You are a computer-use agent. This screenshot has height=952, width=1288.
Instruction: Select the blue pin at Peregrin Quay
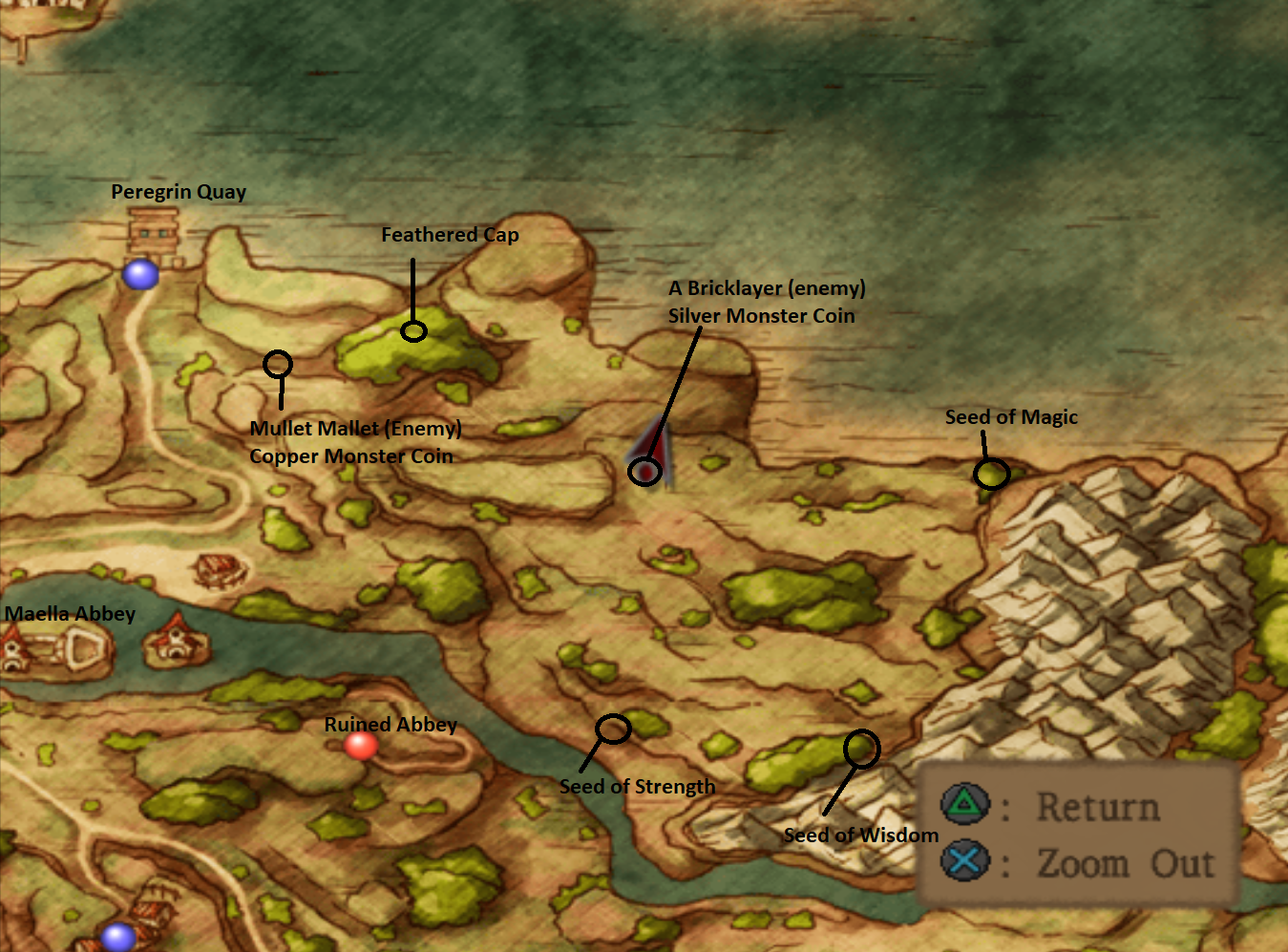pos(141,276)
